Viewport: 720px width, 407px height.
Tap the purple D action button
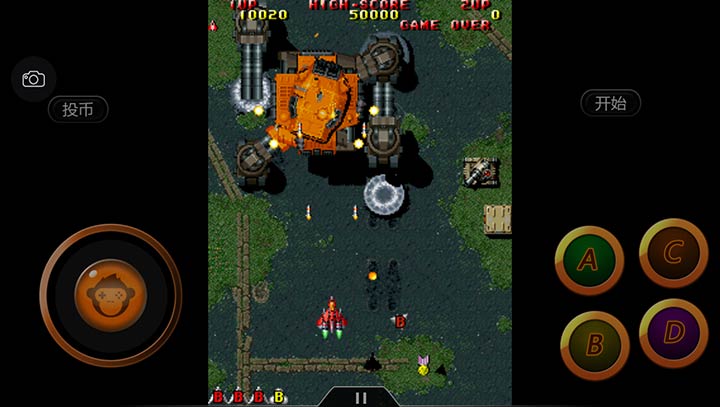click(673, 332)
